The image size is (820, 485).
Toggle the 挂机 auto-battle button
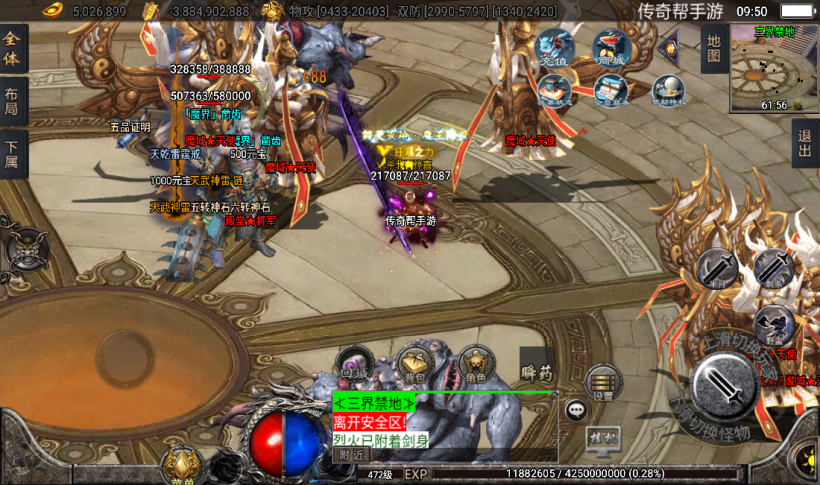[602, 437]
